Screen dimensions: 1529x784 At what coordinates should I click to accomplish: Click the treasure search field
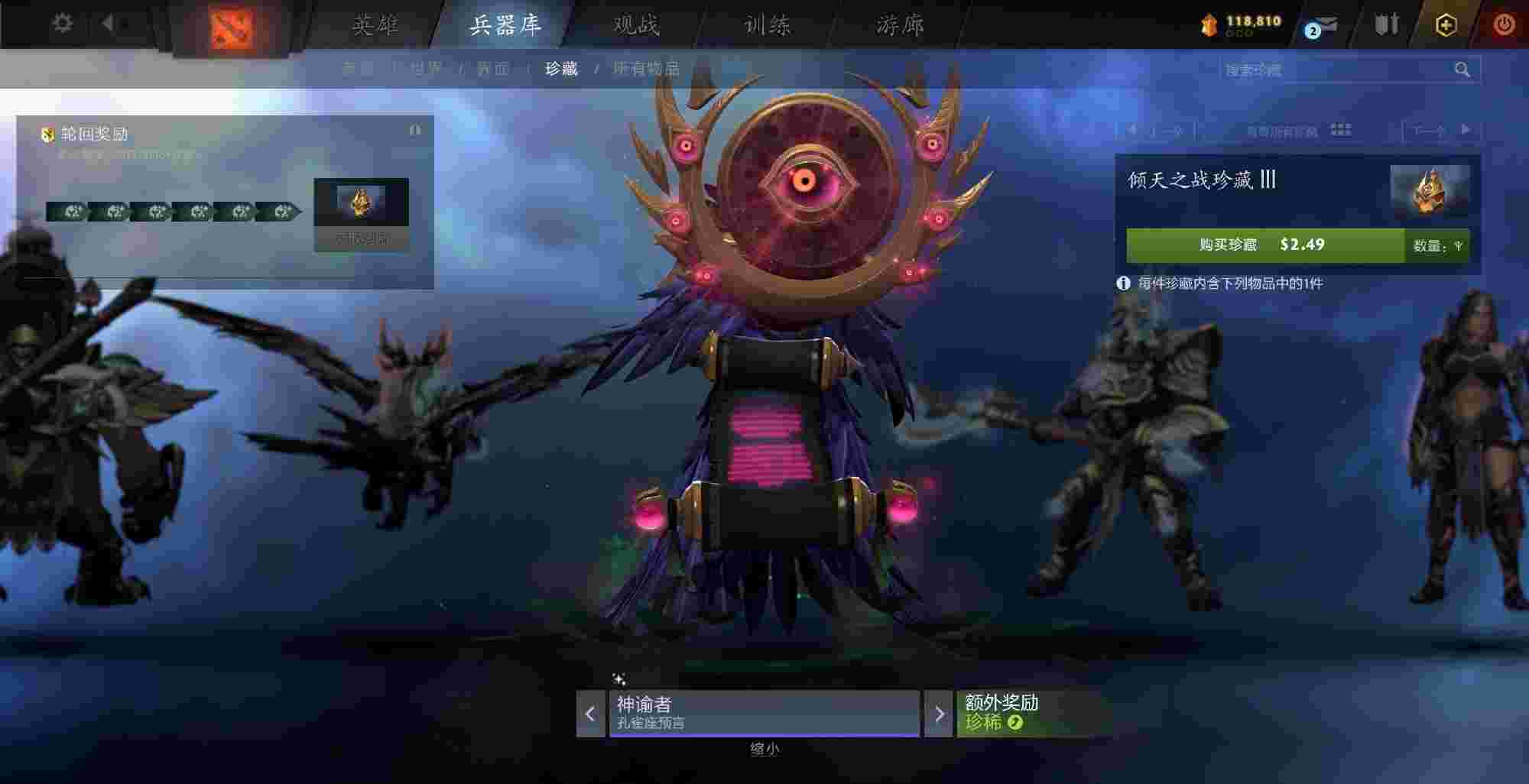point(1334,70)
